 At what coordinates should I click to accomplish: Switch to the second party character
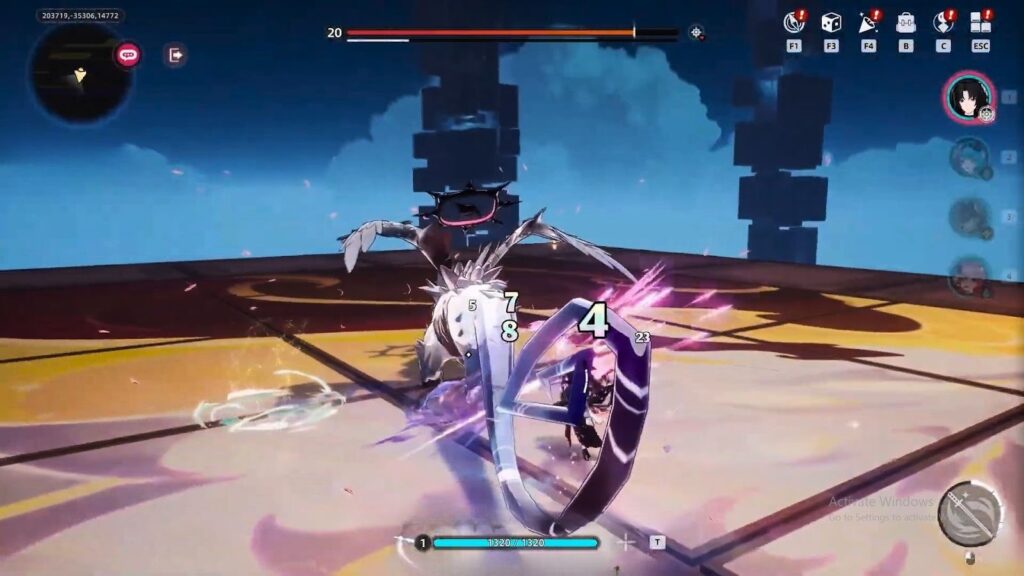[x=969, y=157]
